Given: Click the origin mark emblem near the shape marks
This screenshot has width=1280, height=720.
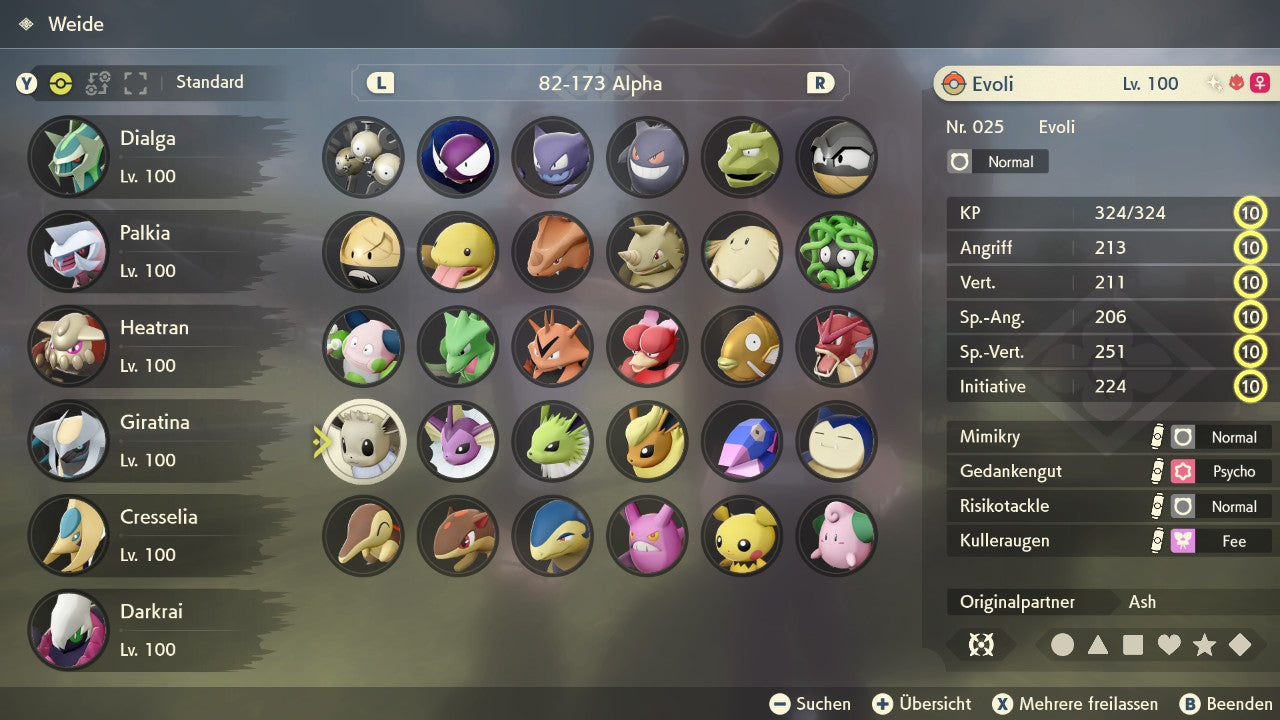Looking at the screenshot, I should click(981, 645).
